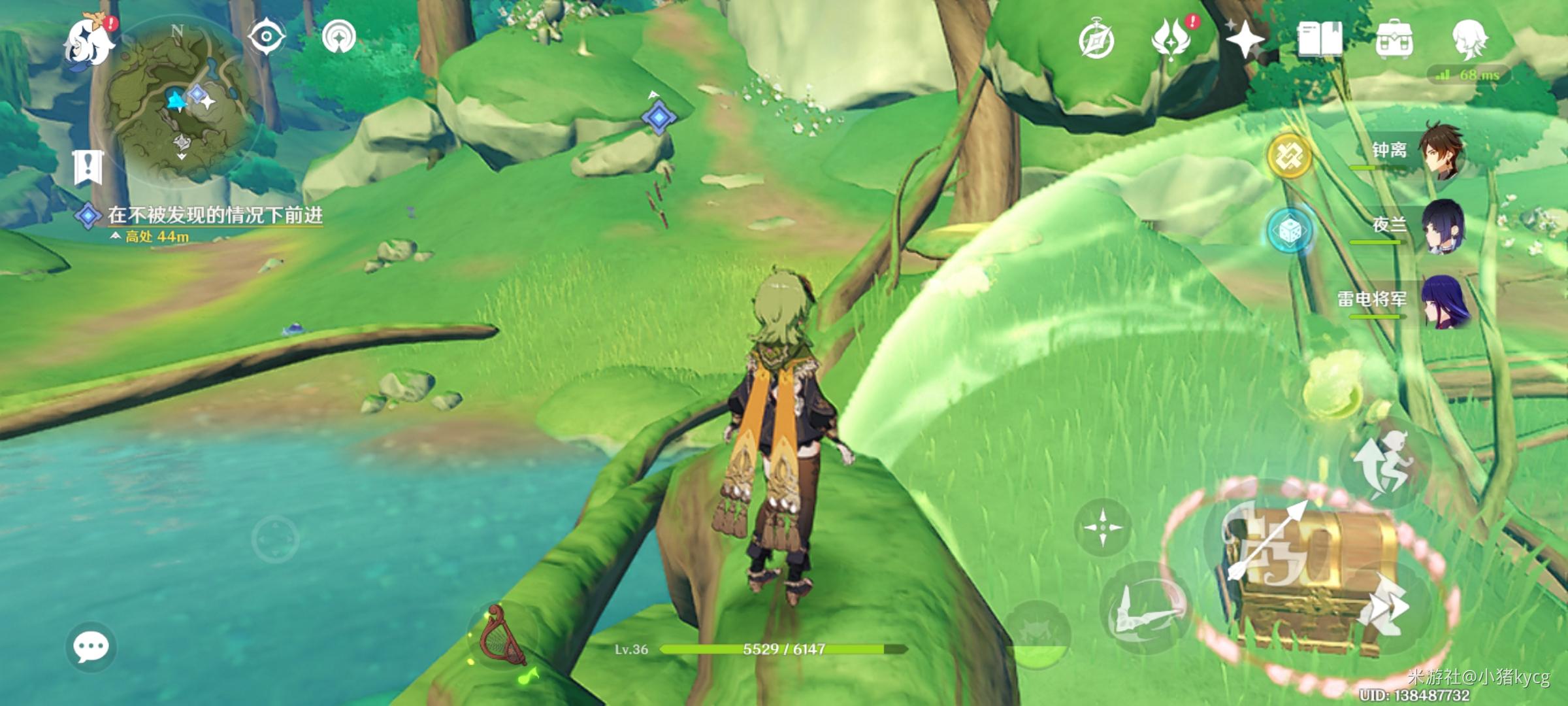The height and width of the screenshot is (706, 1568).
Task: Toggle the aiming mode crosshair button
Action: click(1103, 527)
